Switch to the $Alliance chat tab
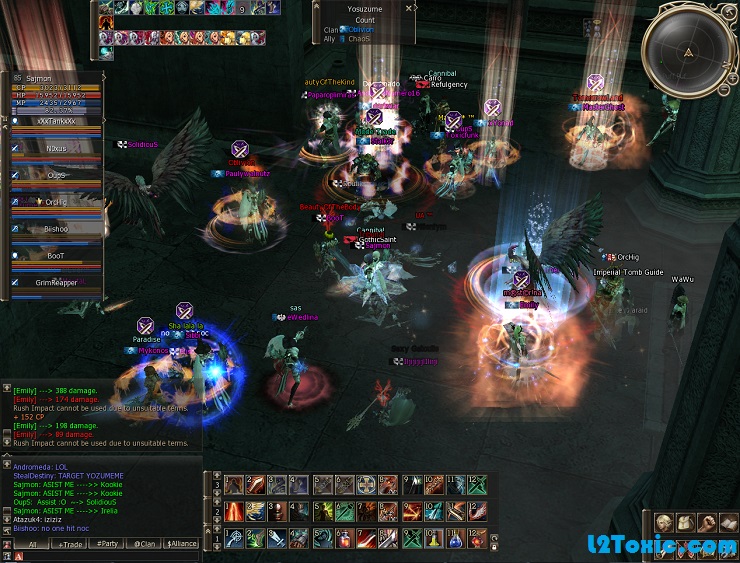Viewport: 740px width, 563px height. pos(182,544)
